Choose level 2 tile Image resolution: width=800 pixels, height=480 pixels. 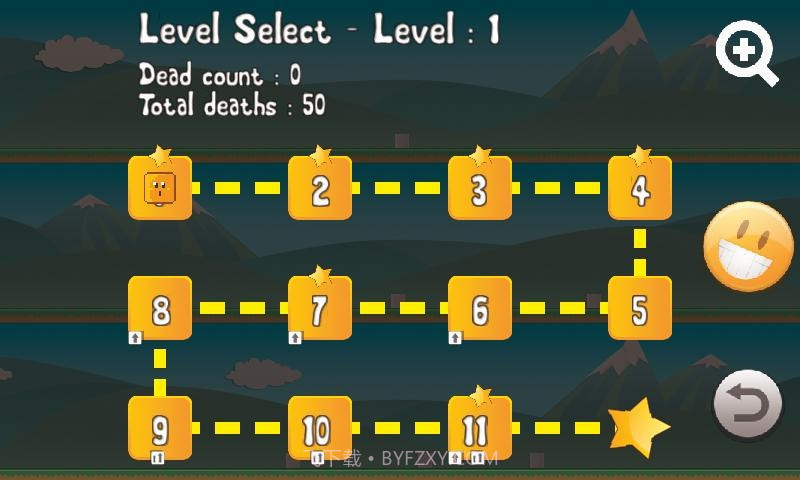[320, 188]
